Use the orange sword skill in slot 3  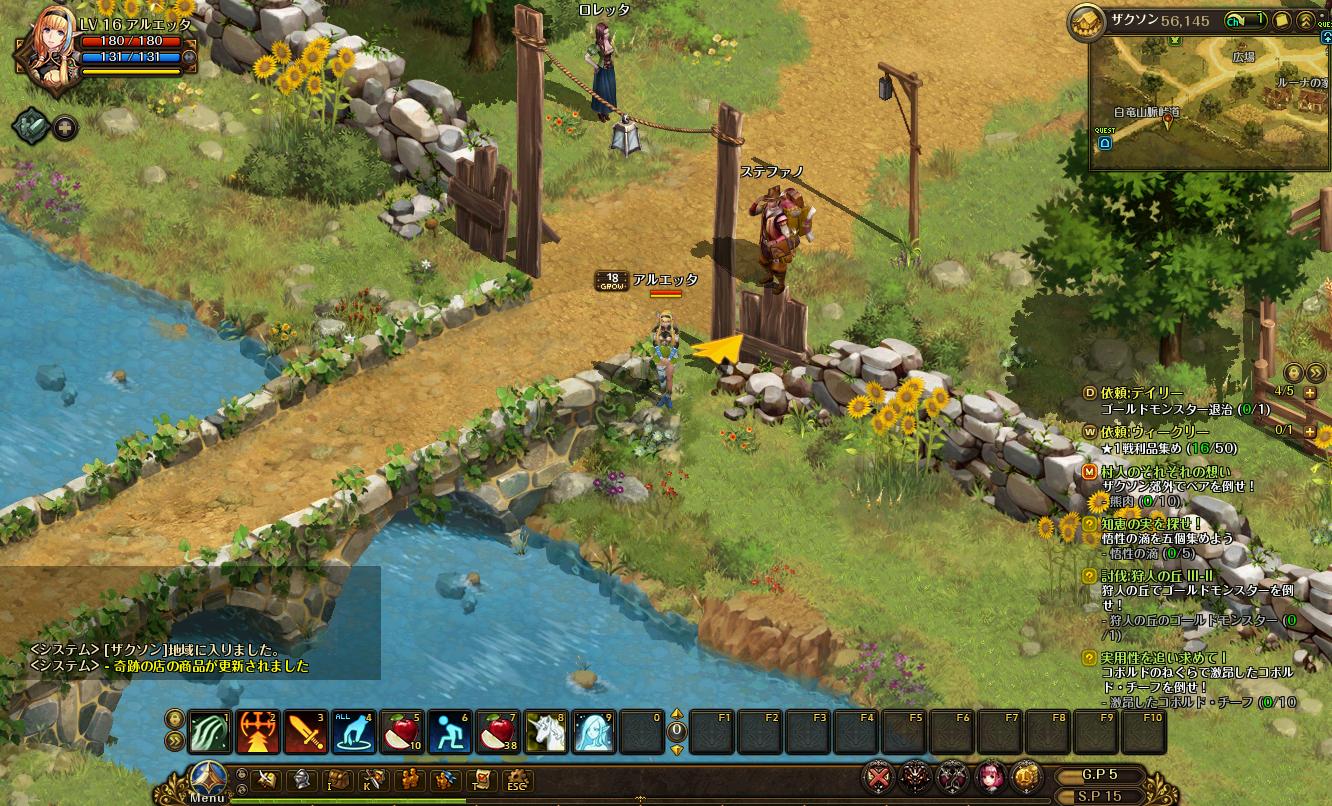click(x=305, y=732)
